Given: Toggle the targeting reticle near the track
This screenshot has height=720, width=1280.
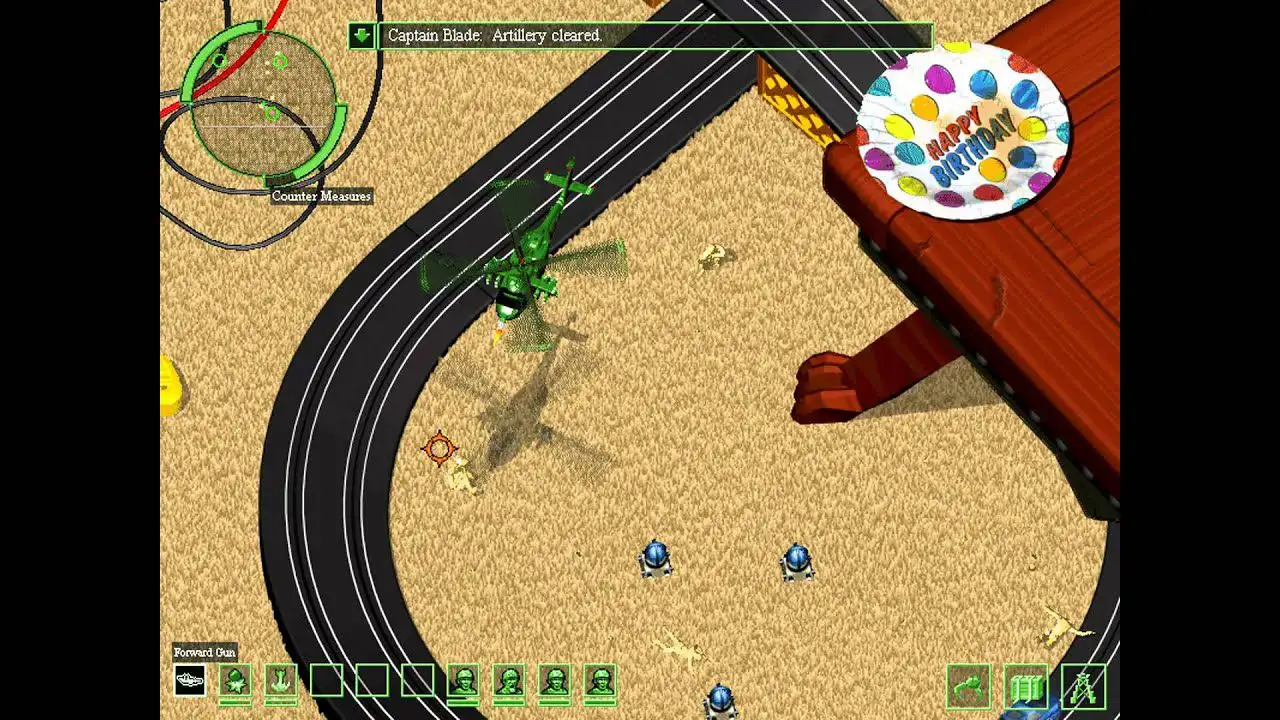Looking at the screenshot, I should 440,448.
